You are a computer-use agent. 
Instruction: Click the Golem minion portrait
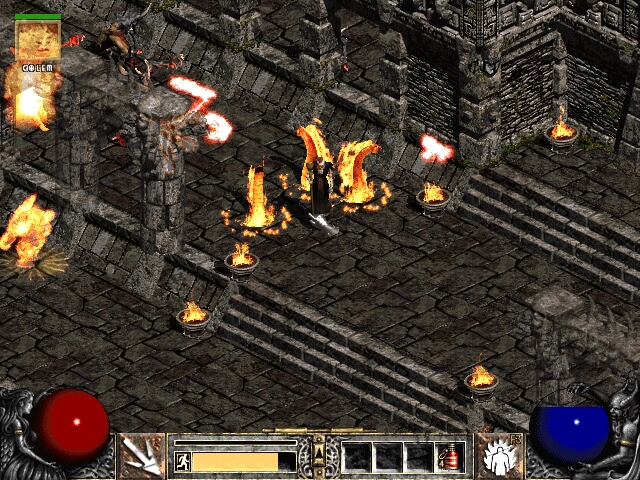tap(38, 40)
